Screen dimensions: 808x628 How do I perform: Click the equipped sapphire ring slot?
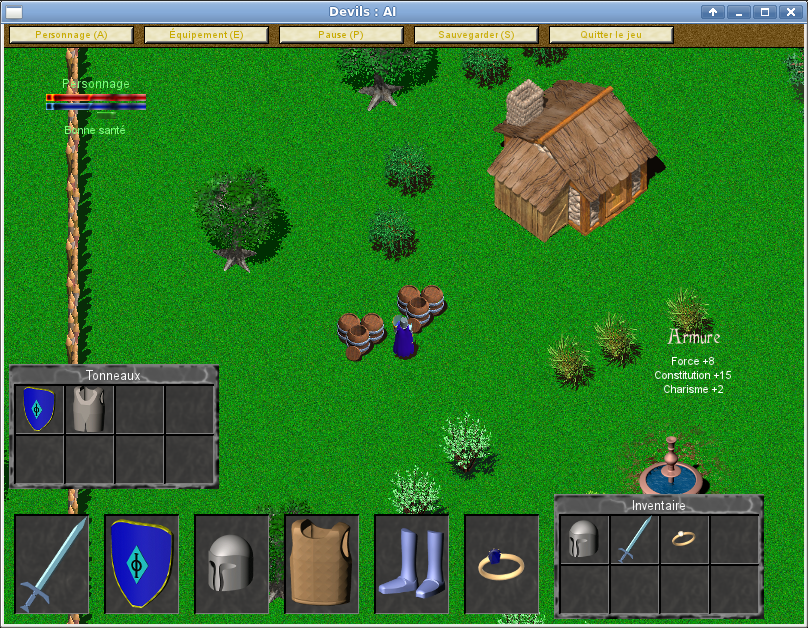point(501,564)
